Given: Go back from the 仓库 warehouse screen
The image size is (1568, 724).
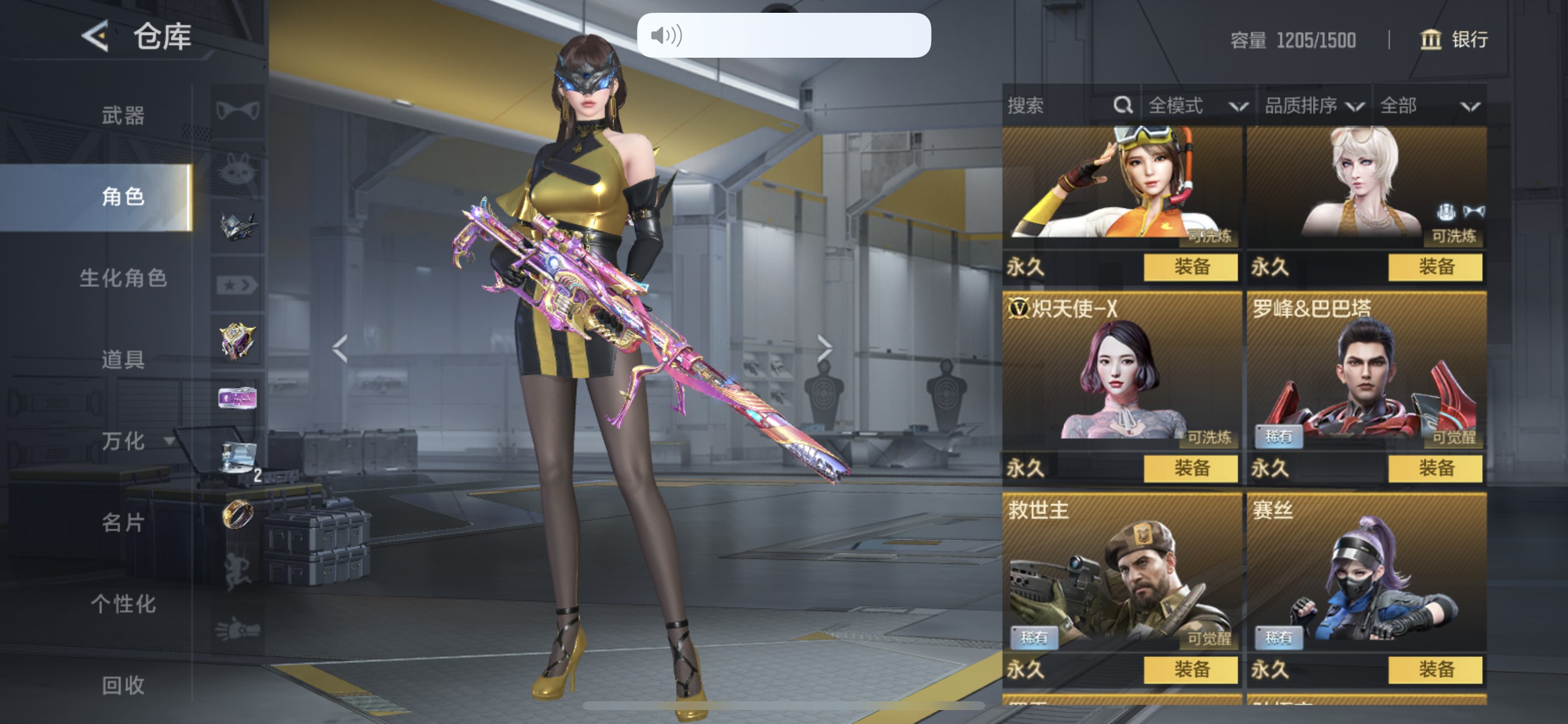Looking at the screenshot, I should pyautogui.click(x=96, y=36).
